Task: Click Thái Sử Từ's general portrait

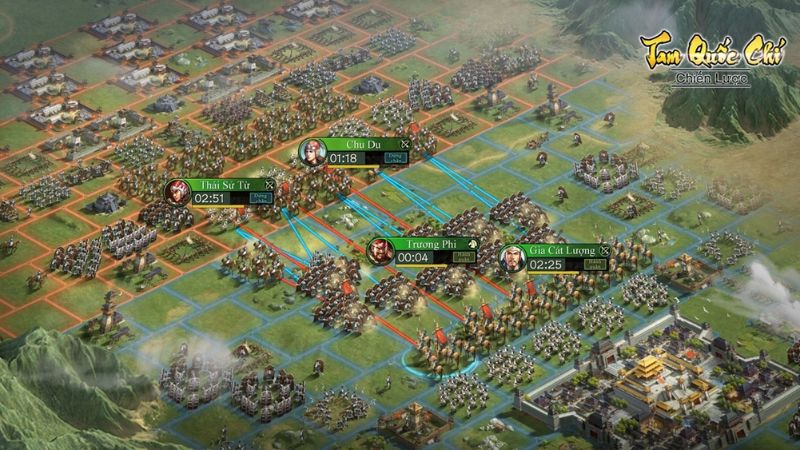Action: coord(178,192)
